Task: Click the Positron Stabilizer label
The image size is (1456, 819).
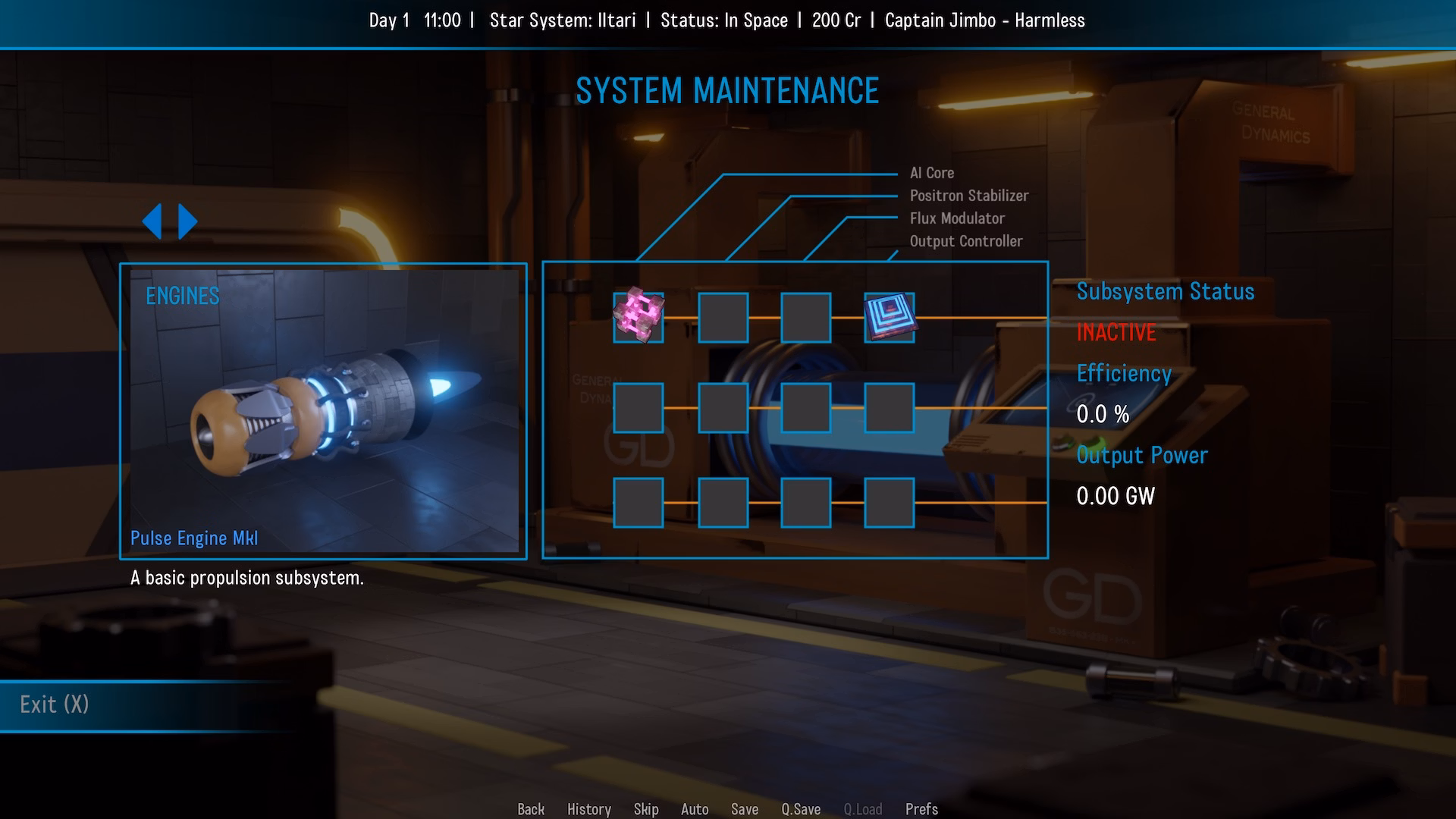Action: tap(969, 196)
